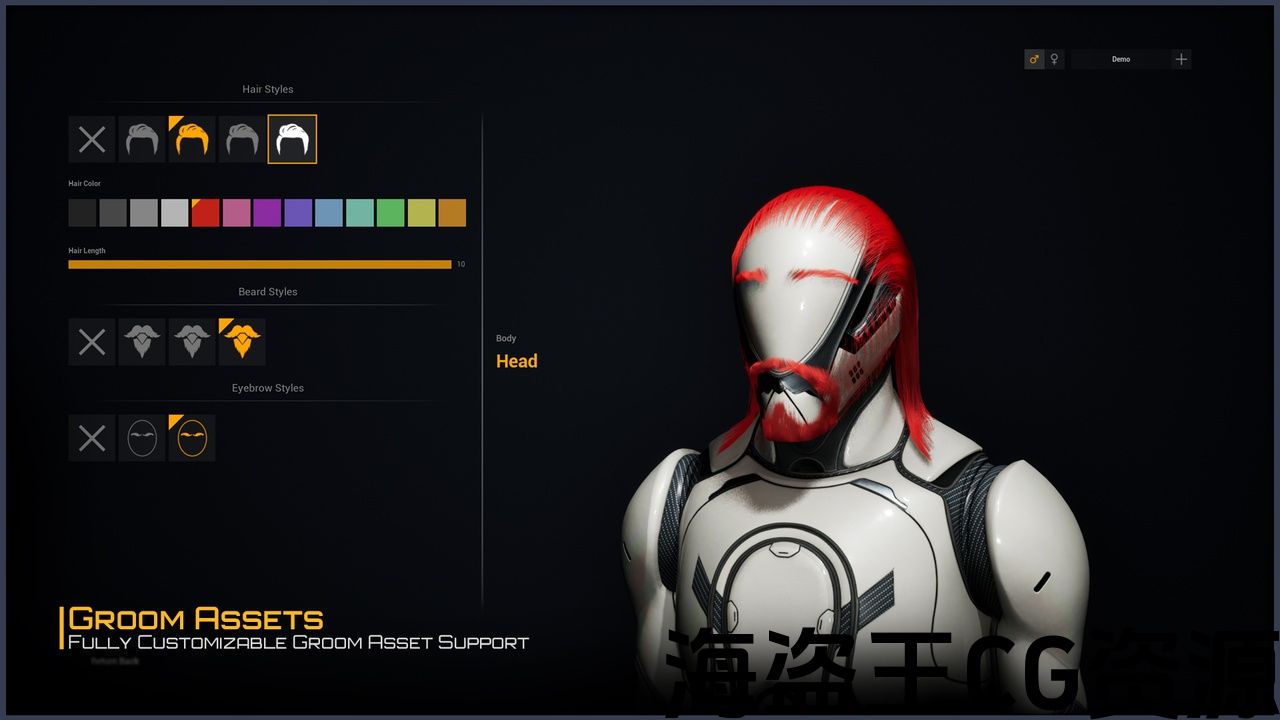This screenshot has height=720, width=1280.
Task: Pick the black hair color swatch
Action: [82, 213]
